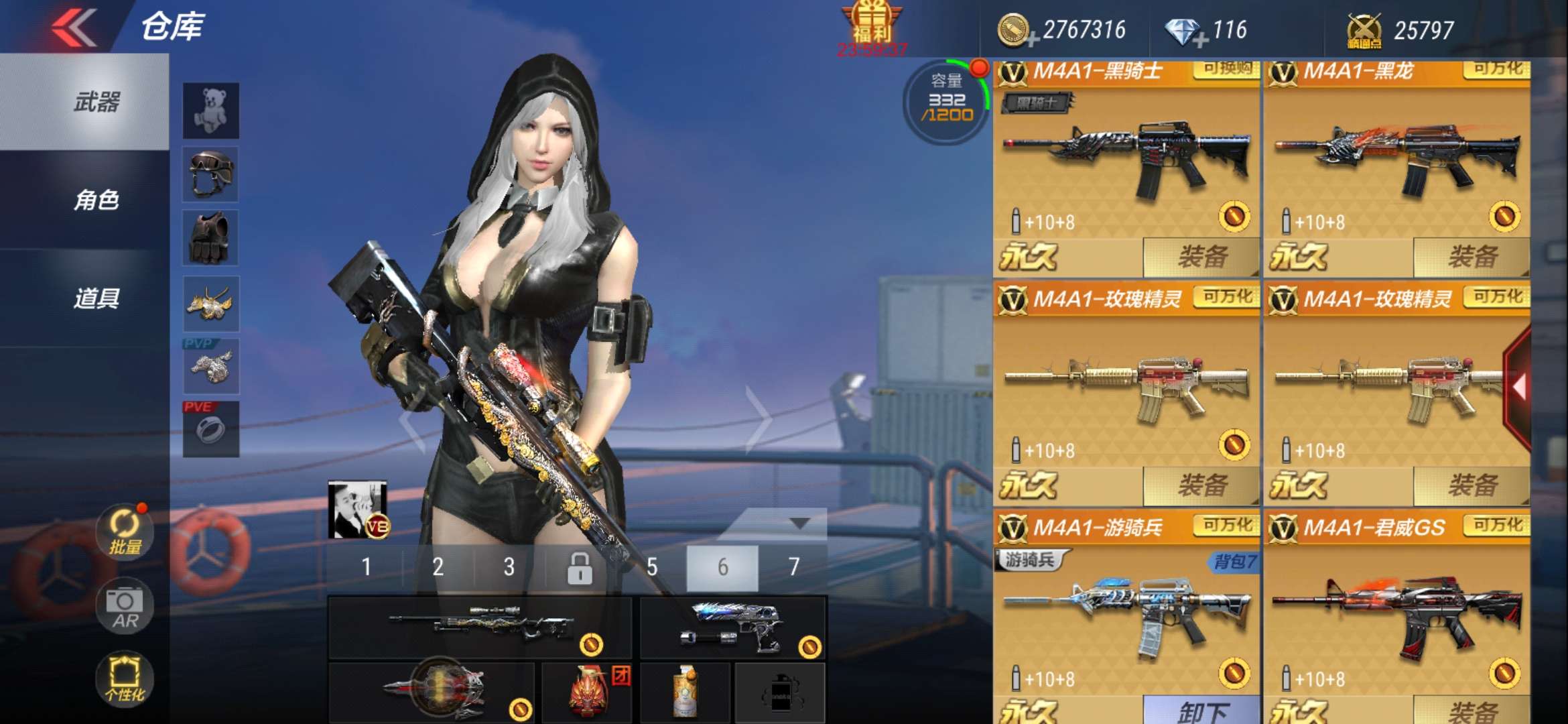Equip the M4A1-君威GS rifle
Image resolution: width=1568 pixels, height=724 pixels.
point(1472,711)
